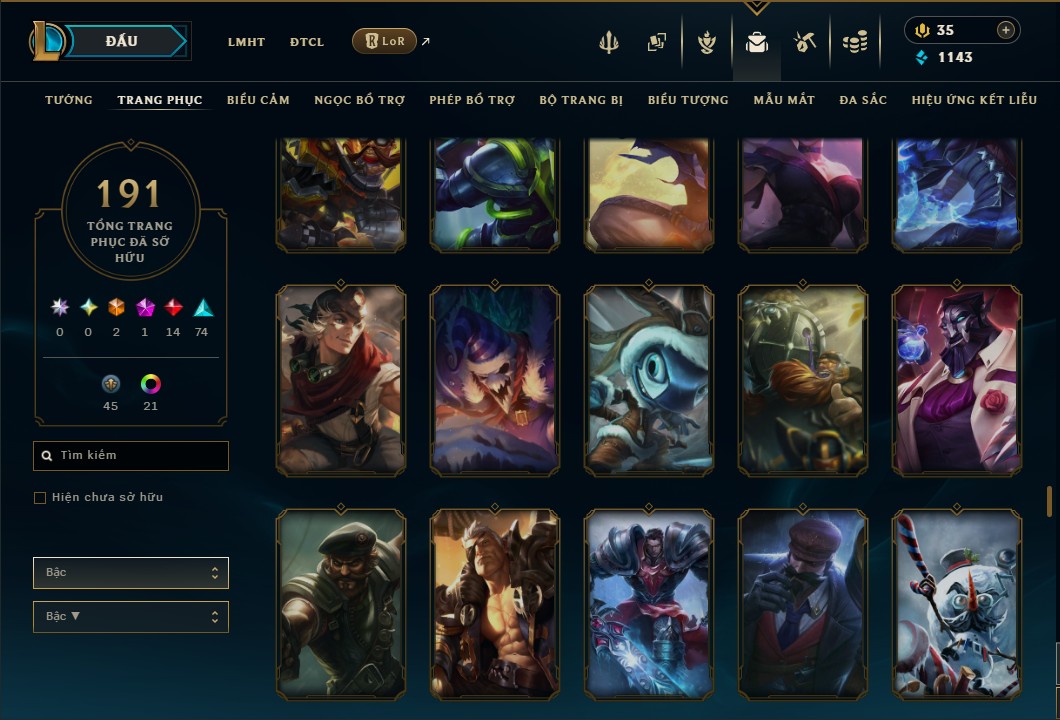The width and height of the screenshot is (1060, 720).
Task: Click the plus button beside the 35 balance
Action: tap(1005, 30)
